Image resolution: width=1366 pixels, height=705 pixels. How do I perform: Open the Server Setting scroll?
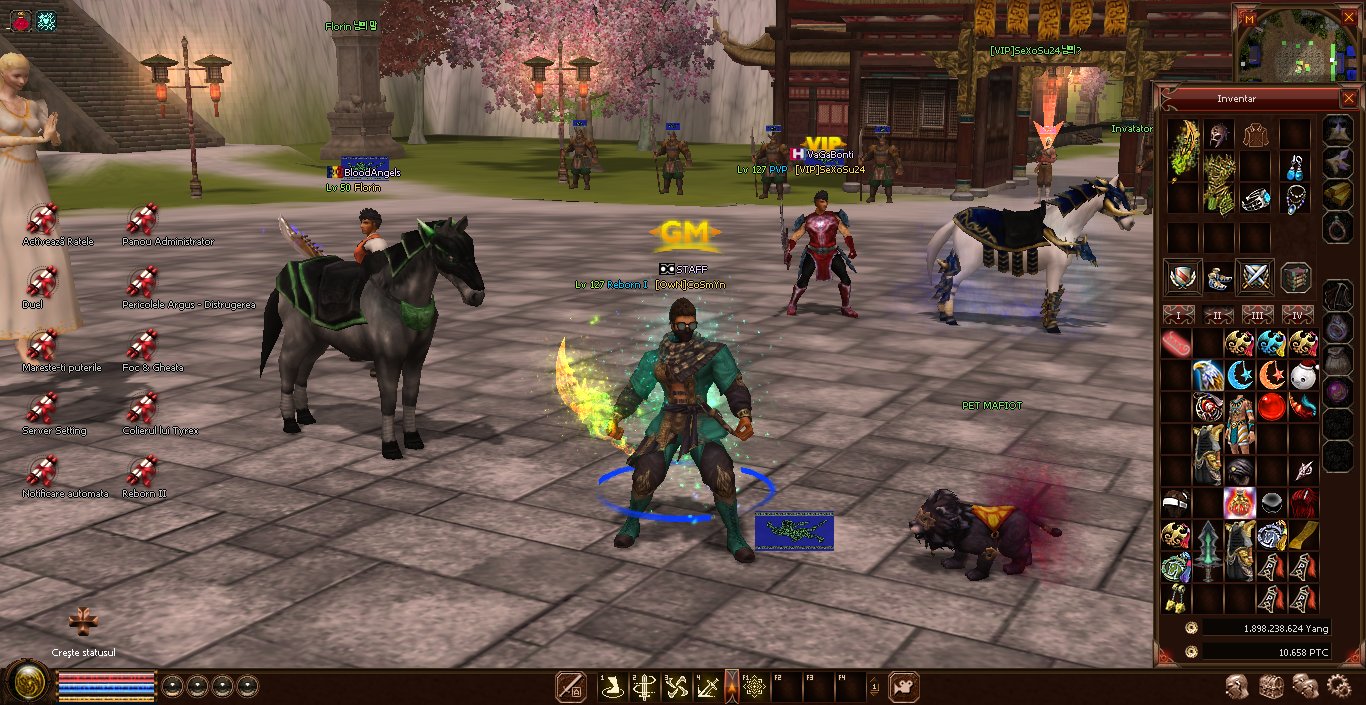tap(42, 408)
